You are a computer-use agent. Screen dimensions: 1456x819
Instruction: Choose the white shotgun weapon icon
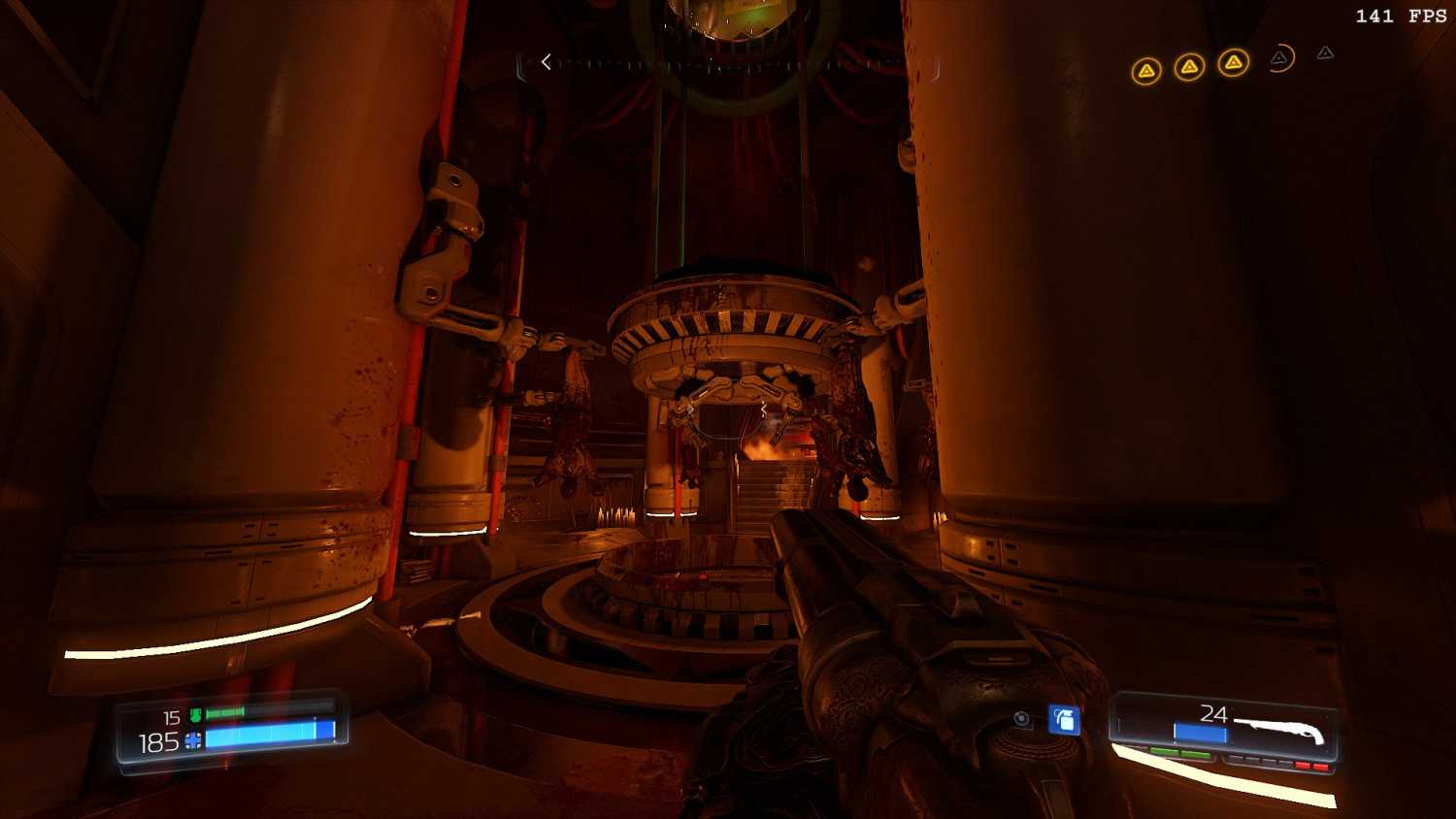pos(1280,728)
